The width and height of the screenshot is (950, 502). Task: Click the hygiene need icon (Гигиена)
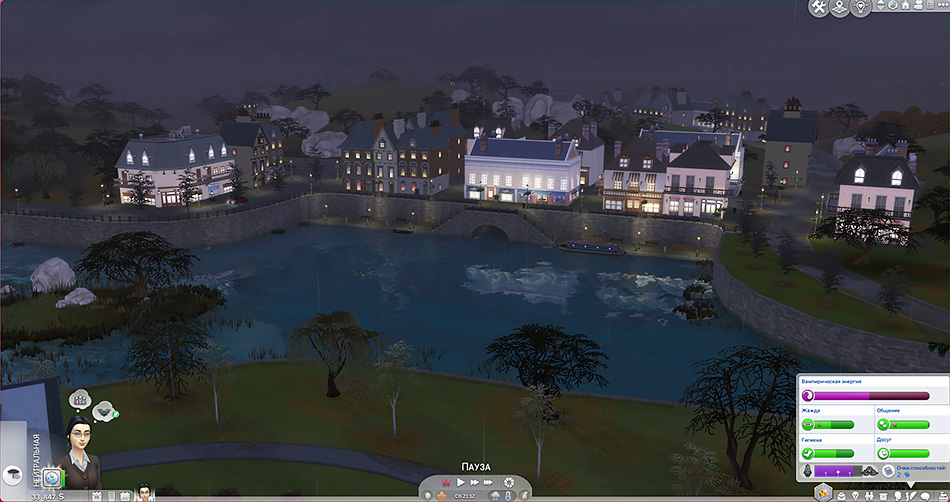click(x=808, y=453)
